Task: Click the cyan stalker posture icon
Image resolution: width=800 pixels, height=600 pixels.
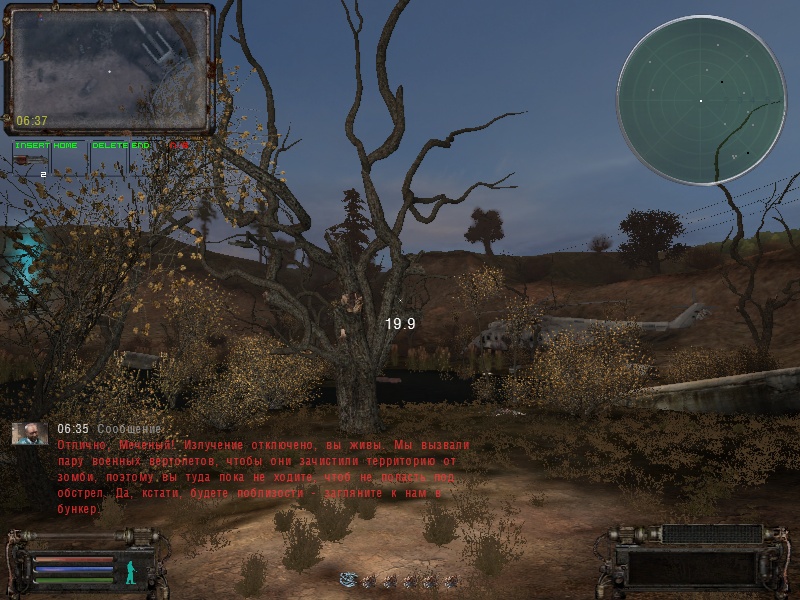Action: 130,571
